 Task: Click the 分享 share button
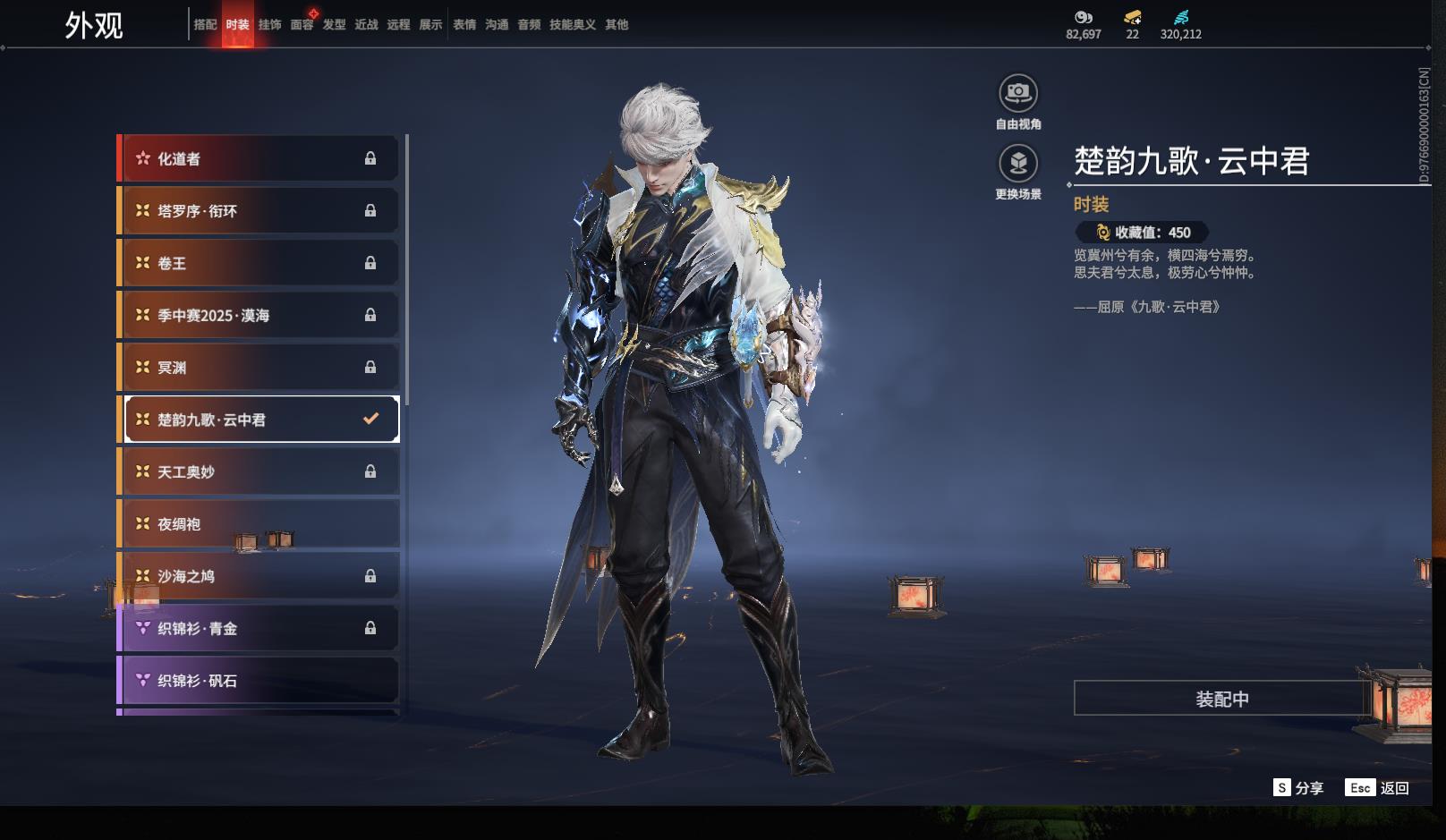[1298, 788]
